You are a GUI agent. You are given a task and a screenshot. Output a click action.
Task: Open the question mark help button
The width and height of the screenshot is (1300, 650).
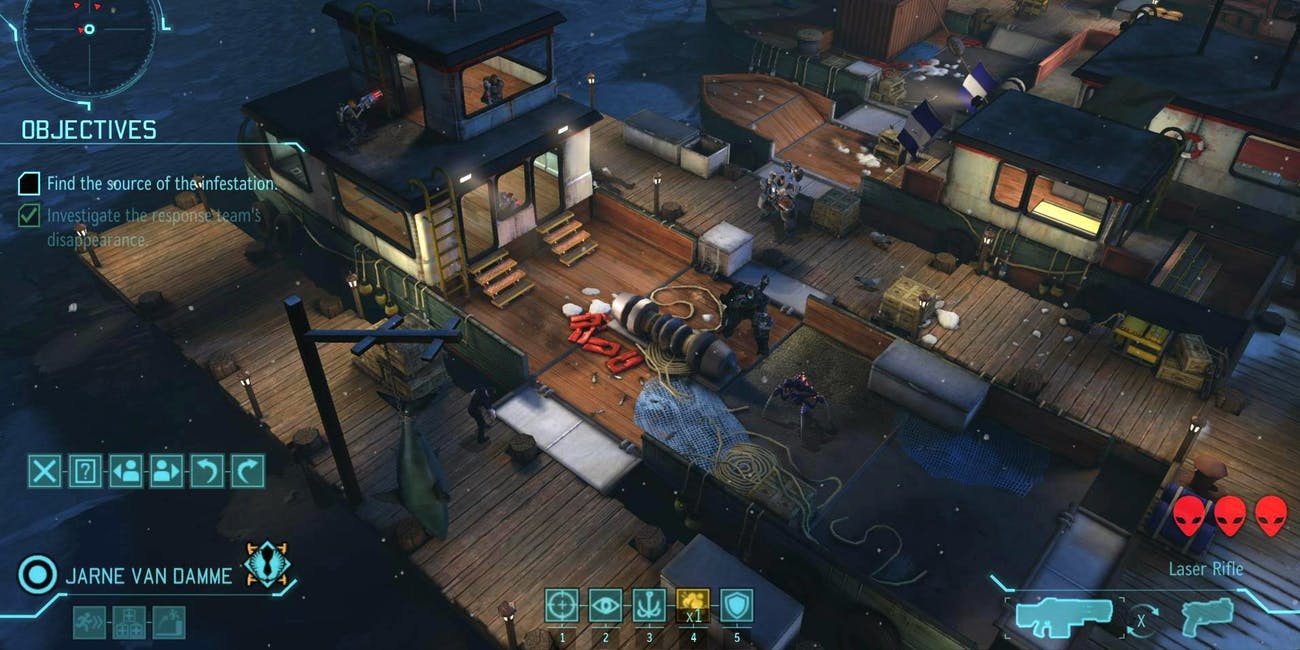(x=85, y=470)
